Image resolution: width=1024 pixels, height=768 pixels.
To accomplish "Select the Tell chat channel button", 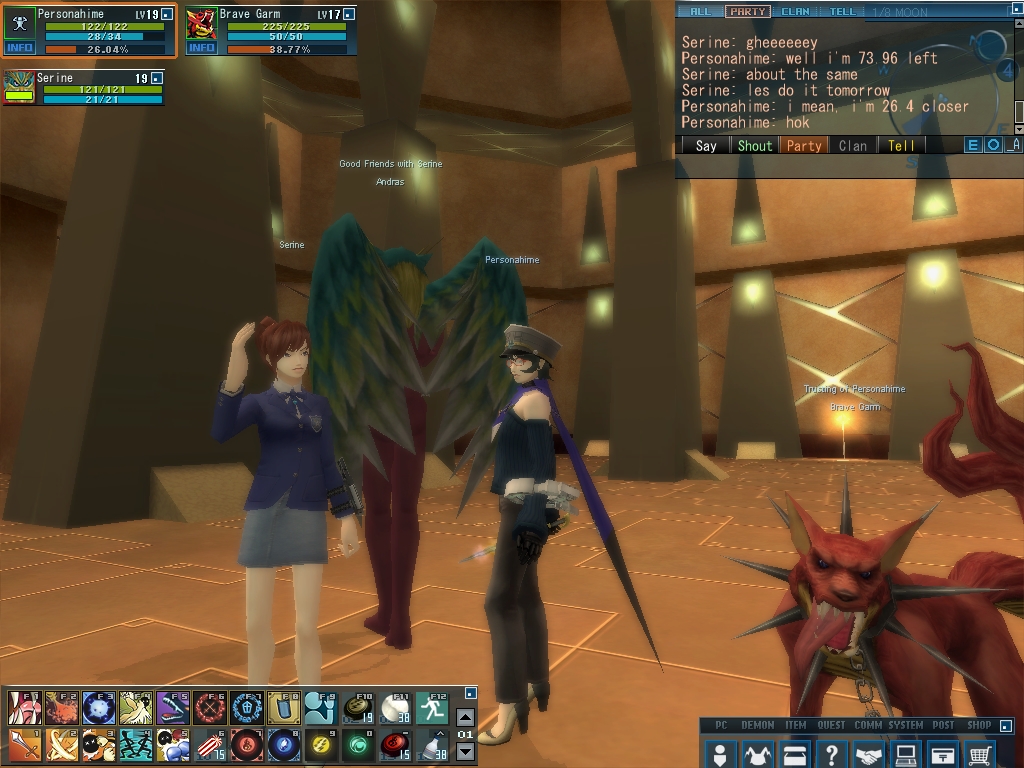I will 901,146.
